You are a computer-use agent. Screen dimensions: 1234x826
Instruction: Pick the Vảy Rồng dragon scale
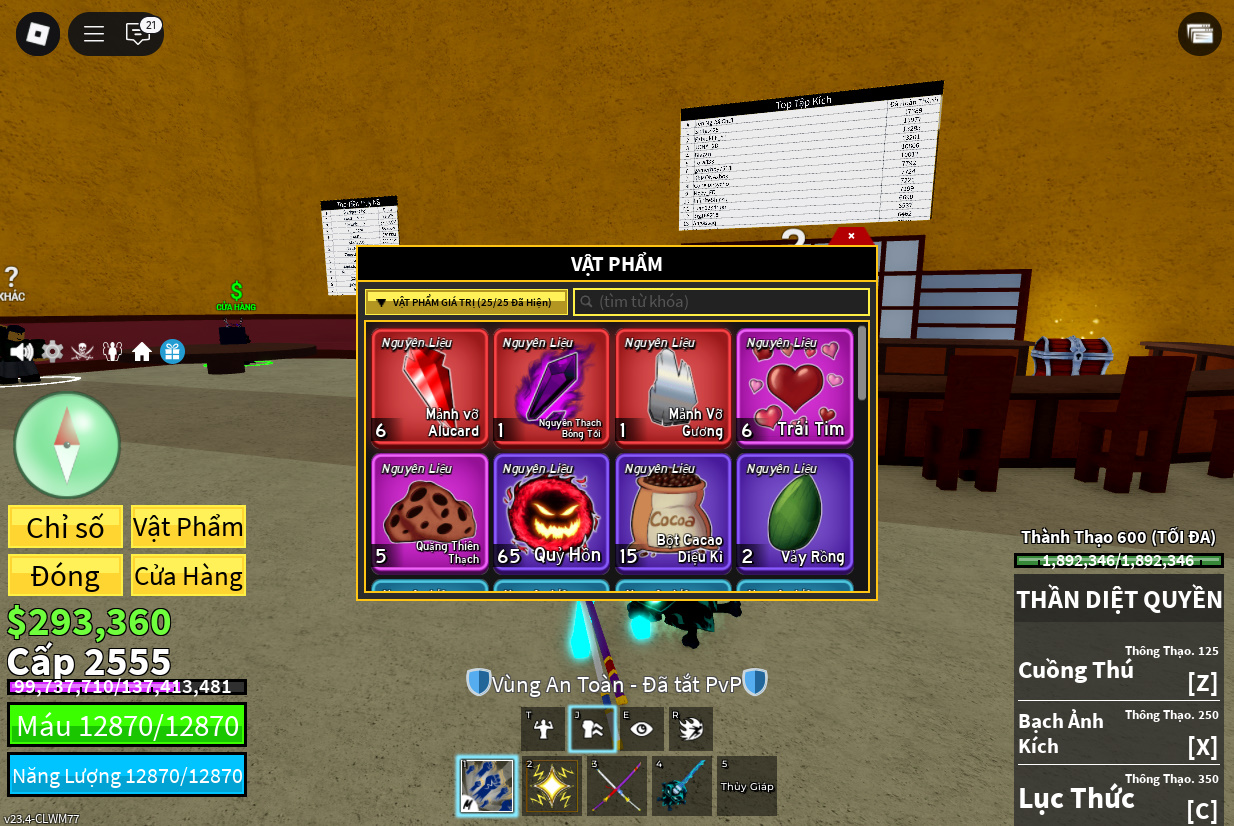coord(795,512)
